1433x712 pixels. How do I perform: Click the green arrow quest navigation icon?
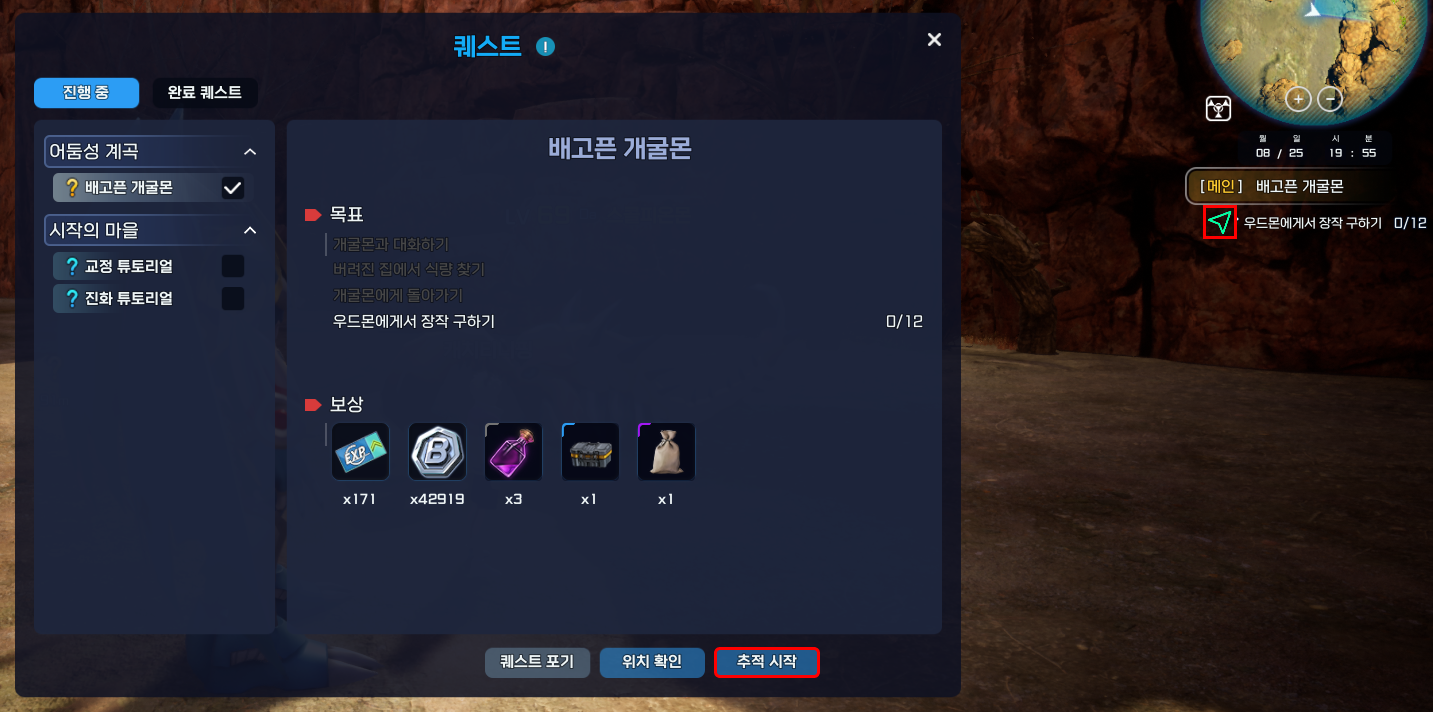(x=1220, y=223)
